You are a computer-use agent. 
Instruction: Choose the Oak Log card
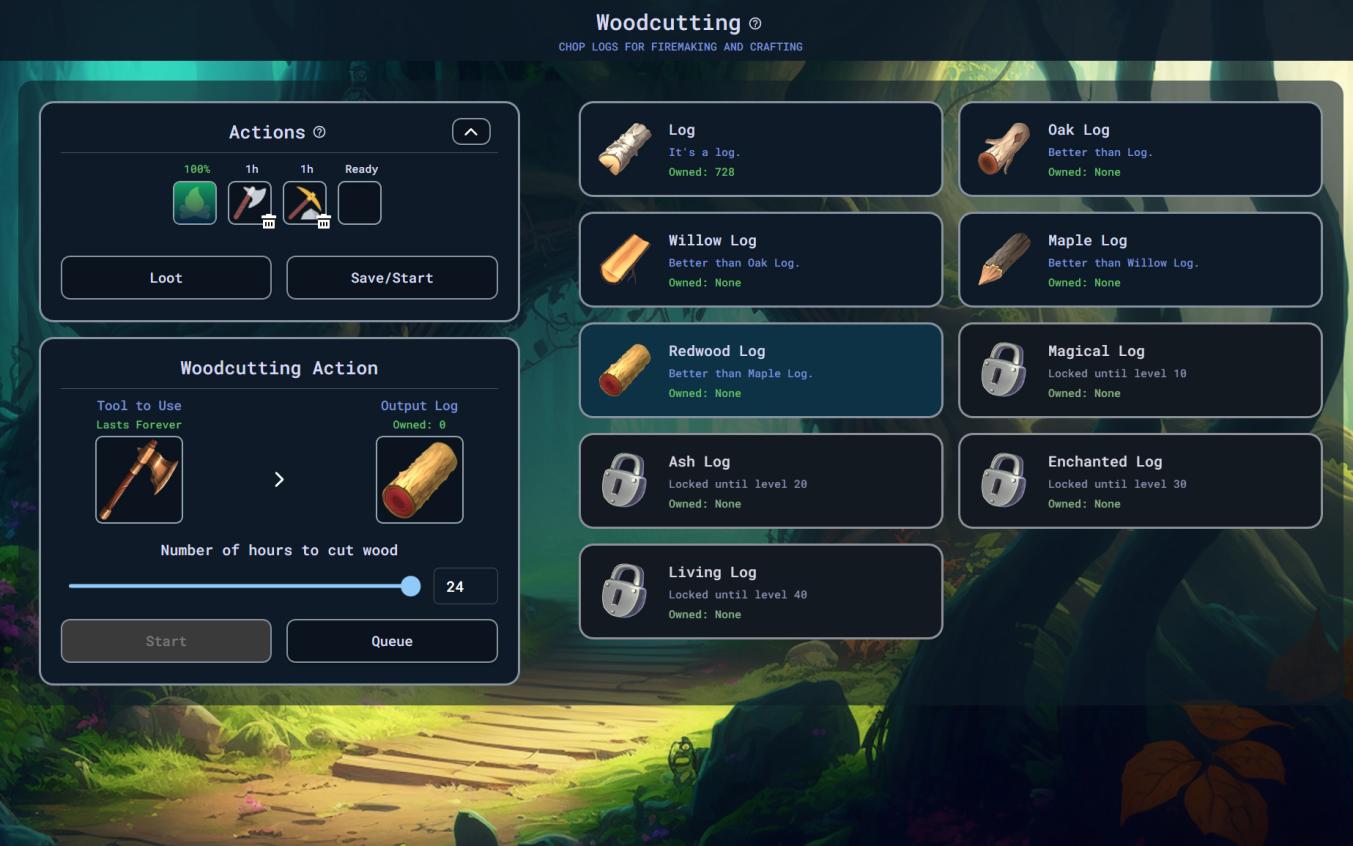pos(1140,149)
